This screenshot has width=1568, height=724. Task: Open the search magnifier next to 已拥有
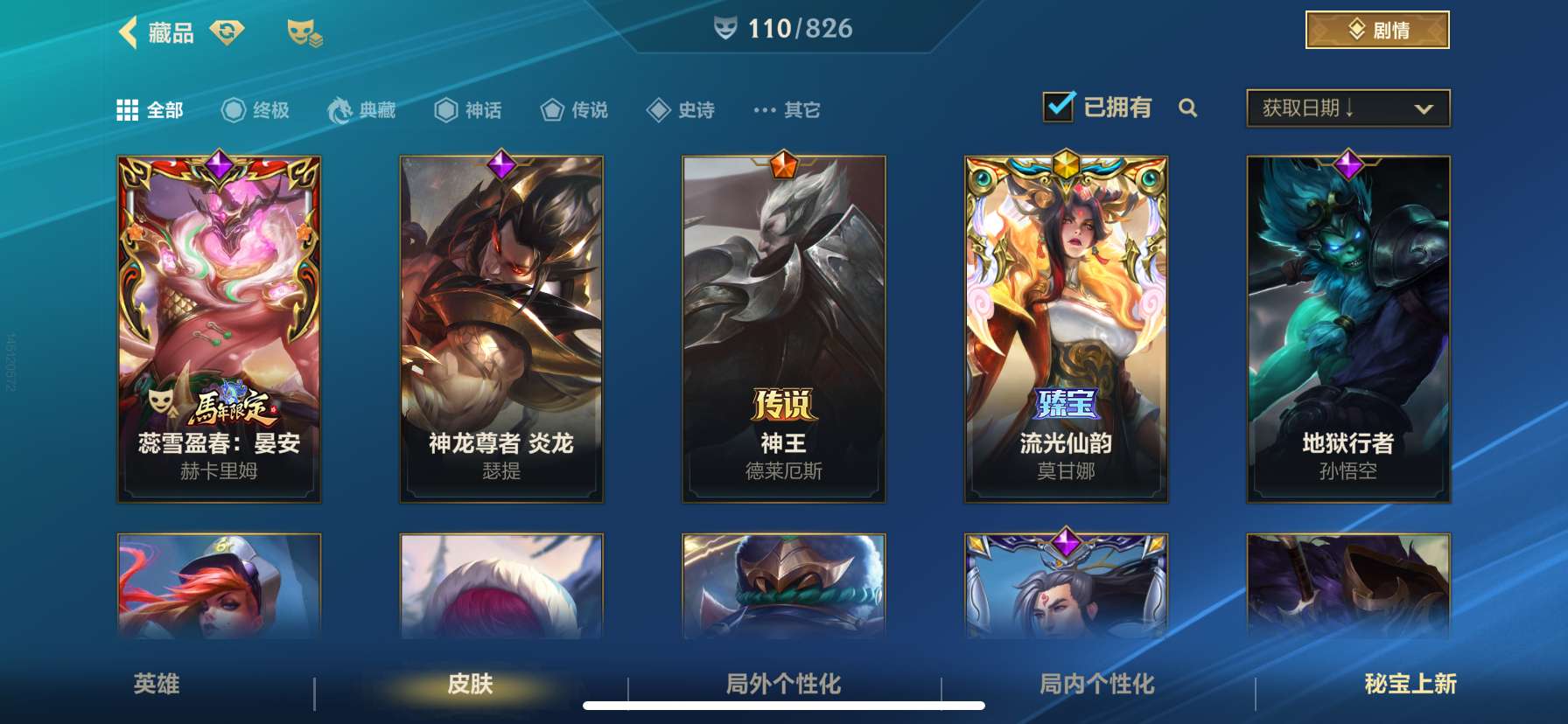click(1188, 108)
